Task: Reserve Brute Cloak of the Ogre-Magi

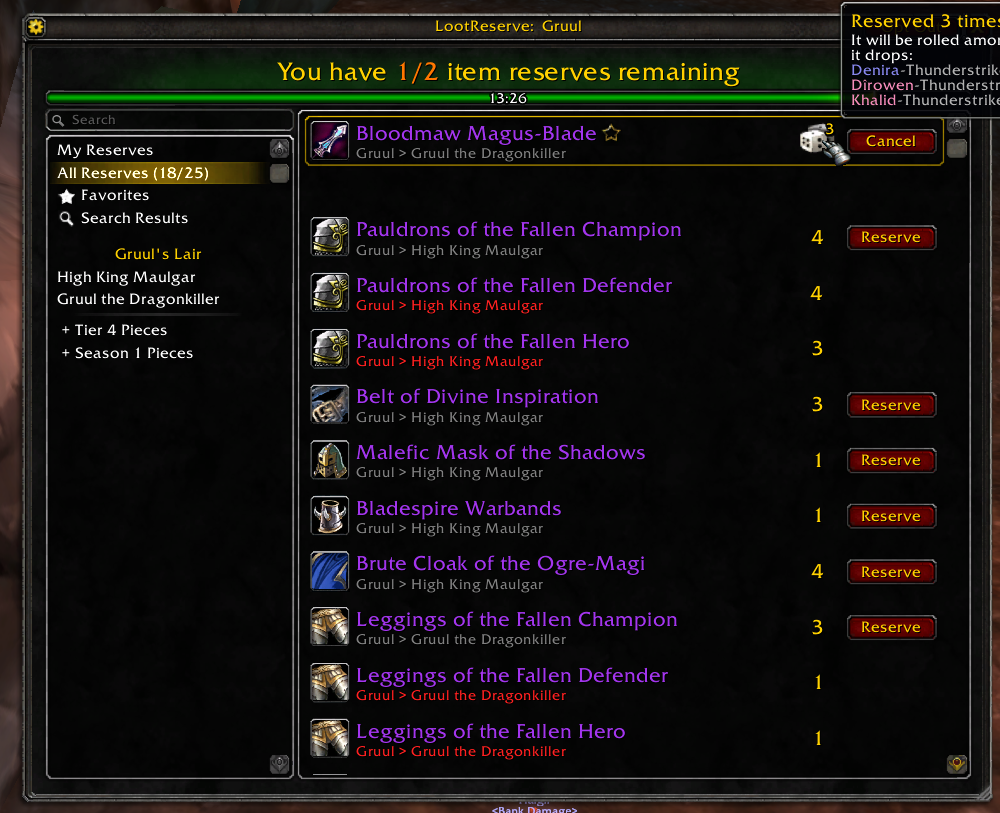Action: point(890,572)
